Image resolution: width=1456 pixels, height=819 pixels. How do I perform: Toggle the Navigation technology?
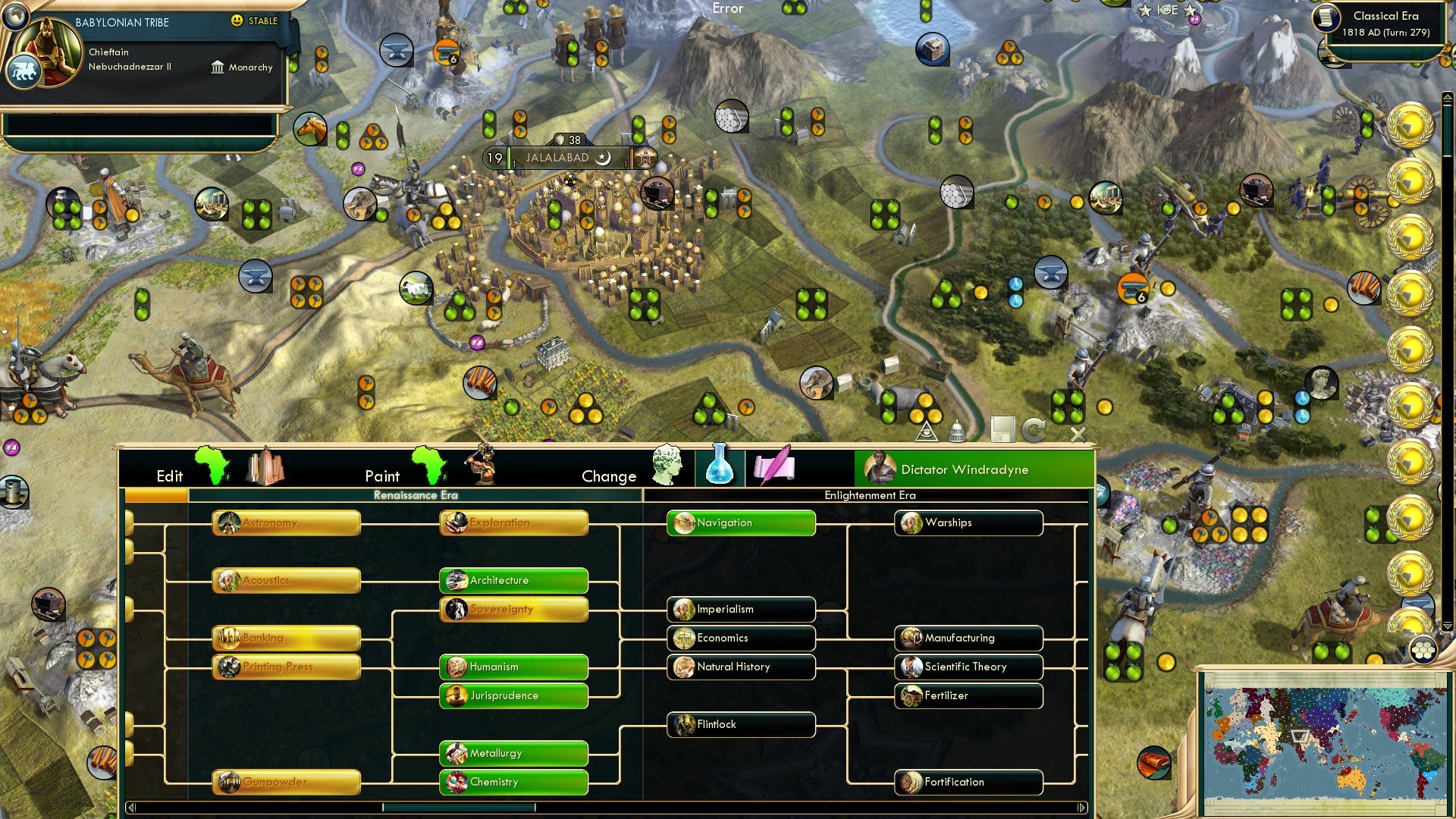pyautogui.click(x=739, y=522)
